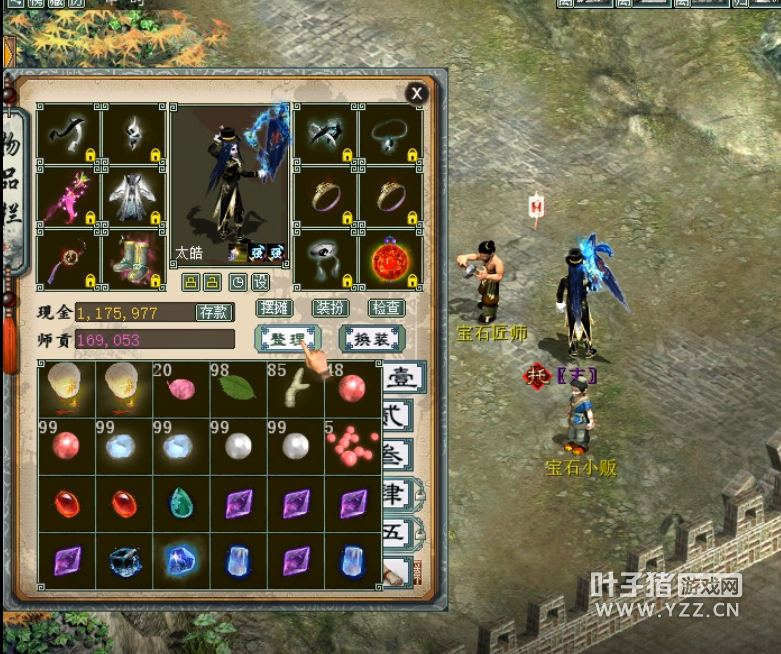This screenshot has height=654, width=781.
Task: Open the 换装 outfit swap button
Action: (372, 339)
